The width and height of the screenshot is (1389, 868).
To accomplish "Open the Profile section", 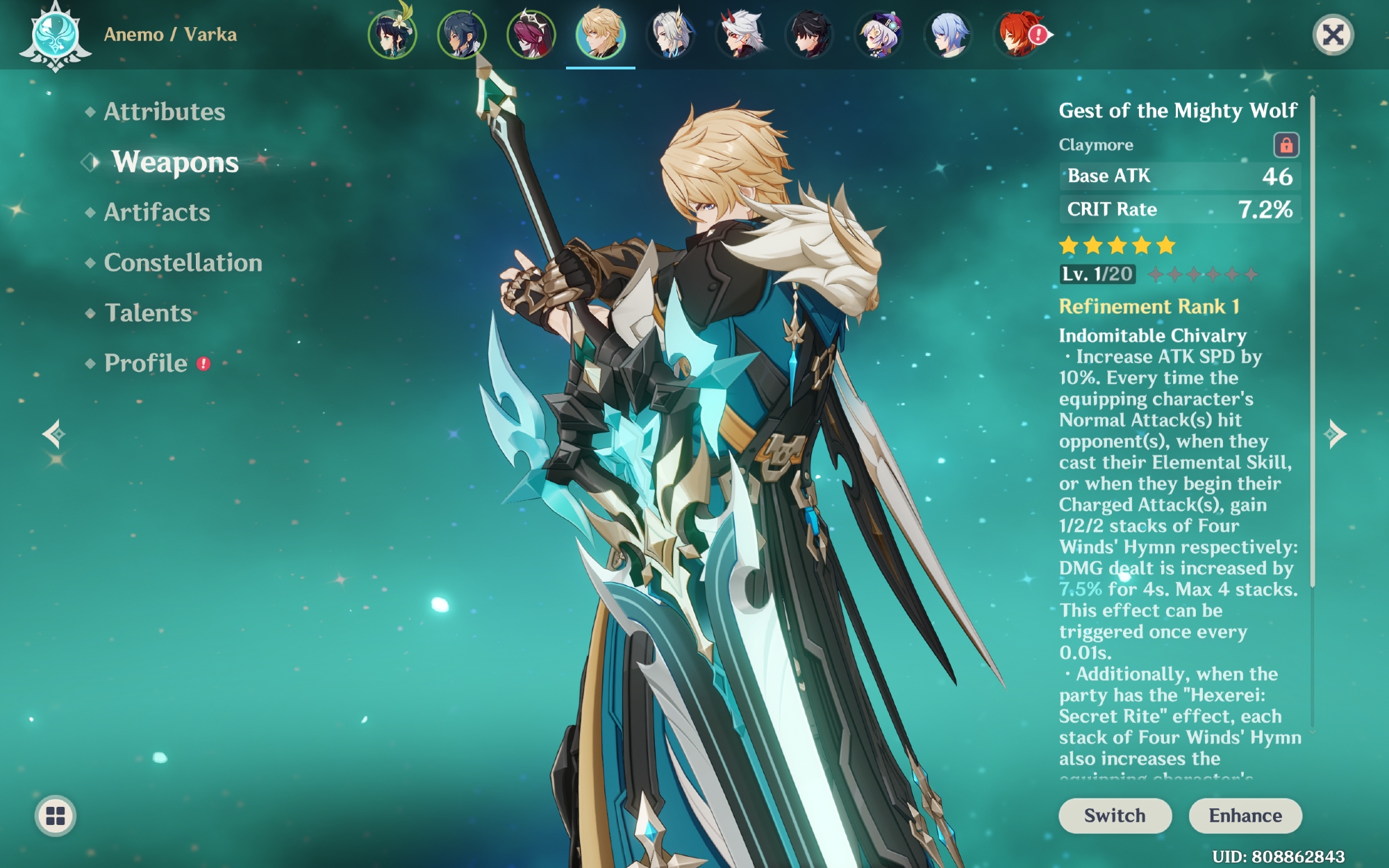I will coord(146,363).
